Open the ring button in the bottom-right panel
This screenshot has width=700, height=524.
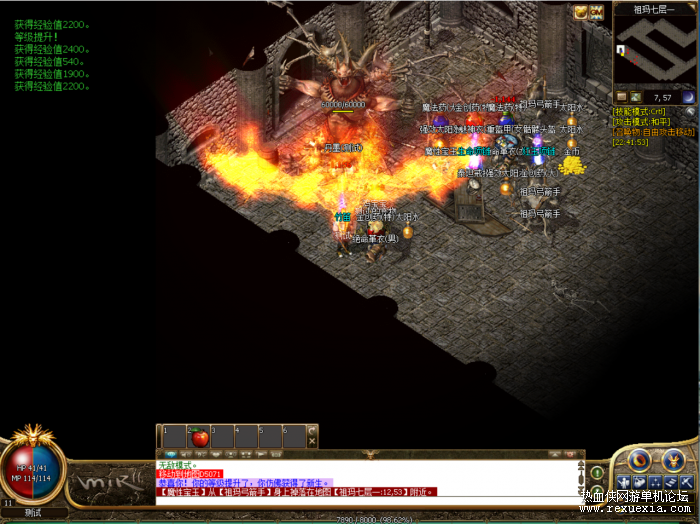639,460
